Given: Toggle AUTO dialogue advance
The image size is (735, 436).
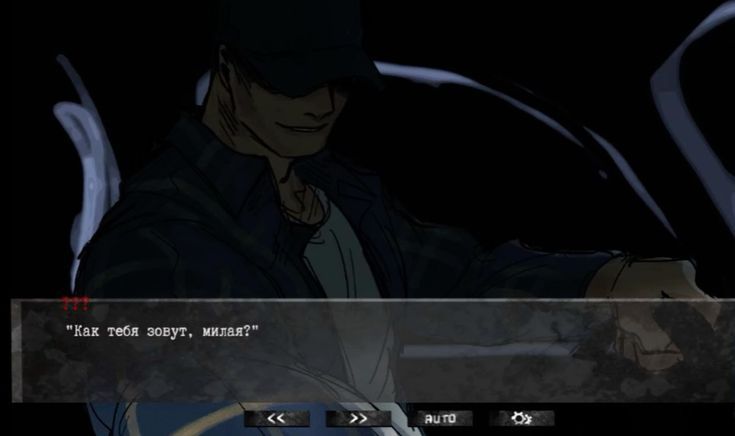Looking at the screenshot, I should point(440,418).
